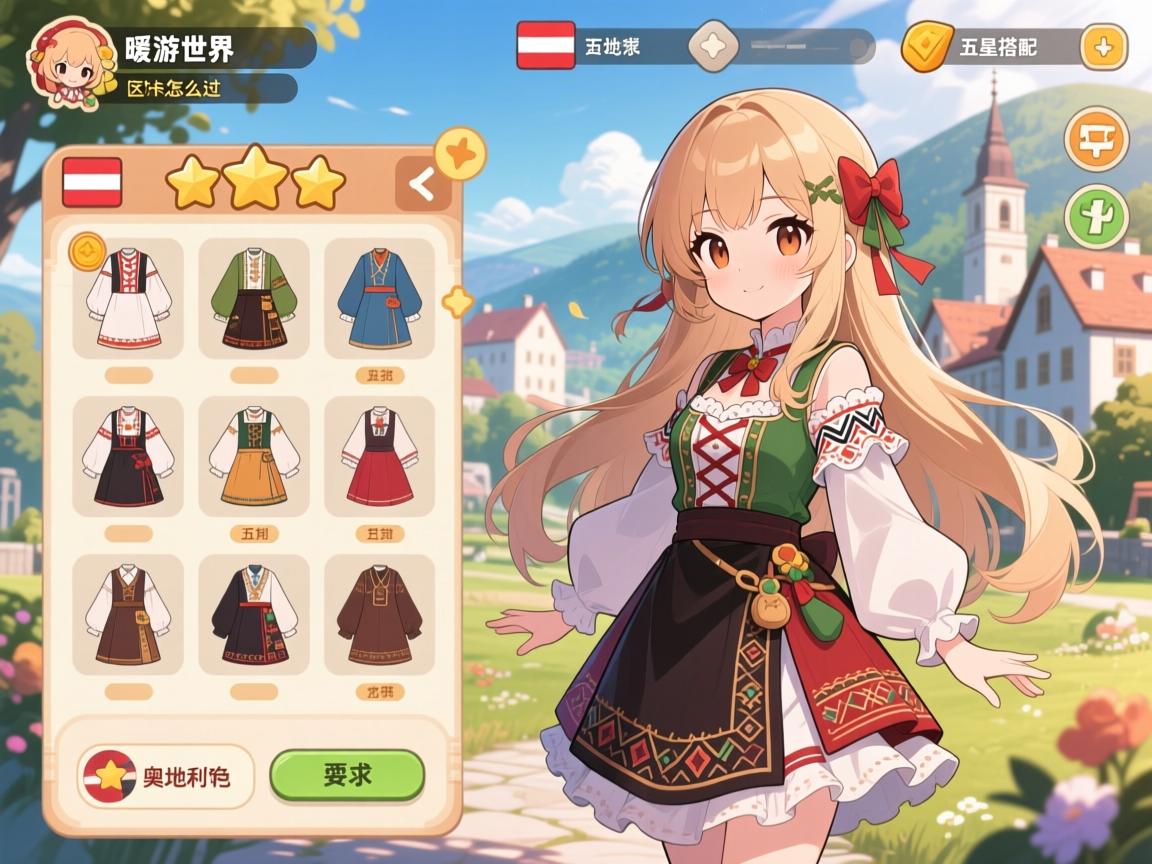Select the white dress with black vest
The height and width of the screenshot is (864, 1152).
(128, 298)
